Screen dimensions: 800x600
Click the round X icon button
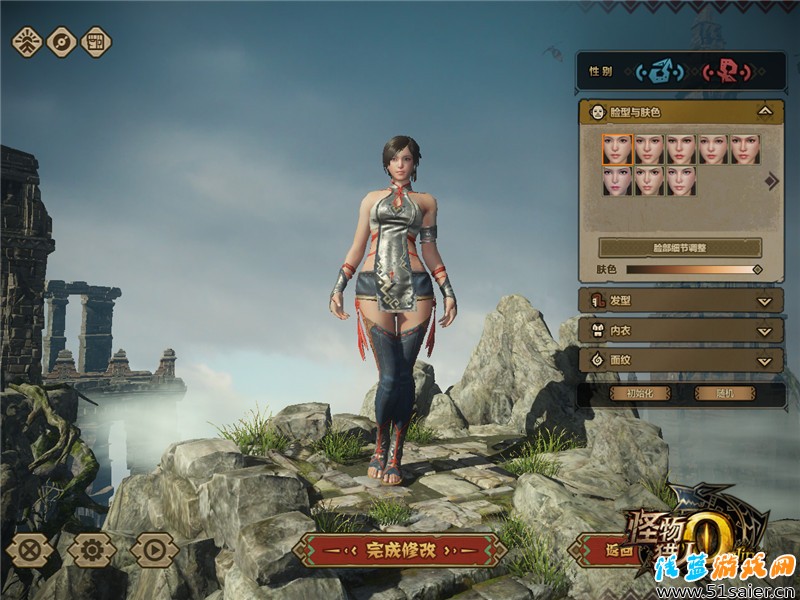tap(31, 549)
